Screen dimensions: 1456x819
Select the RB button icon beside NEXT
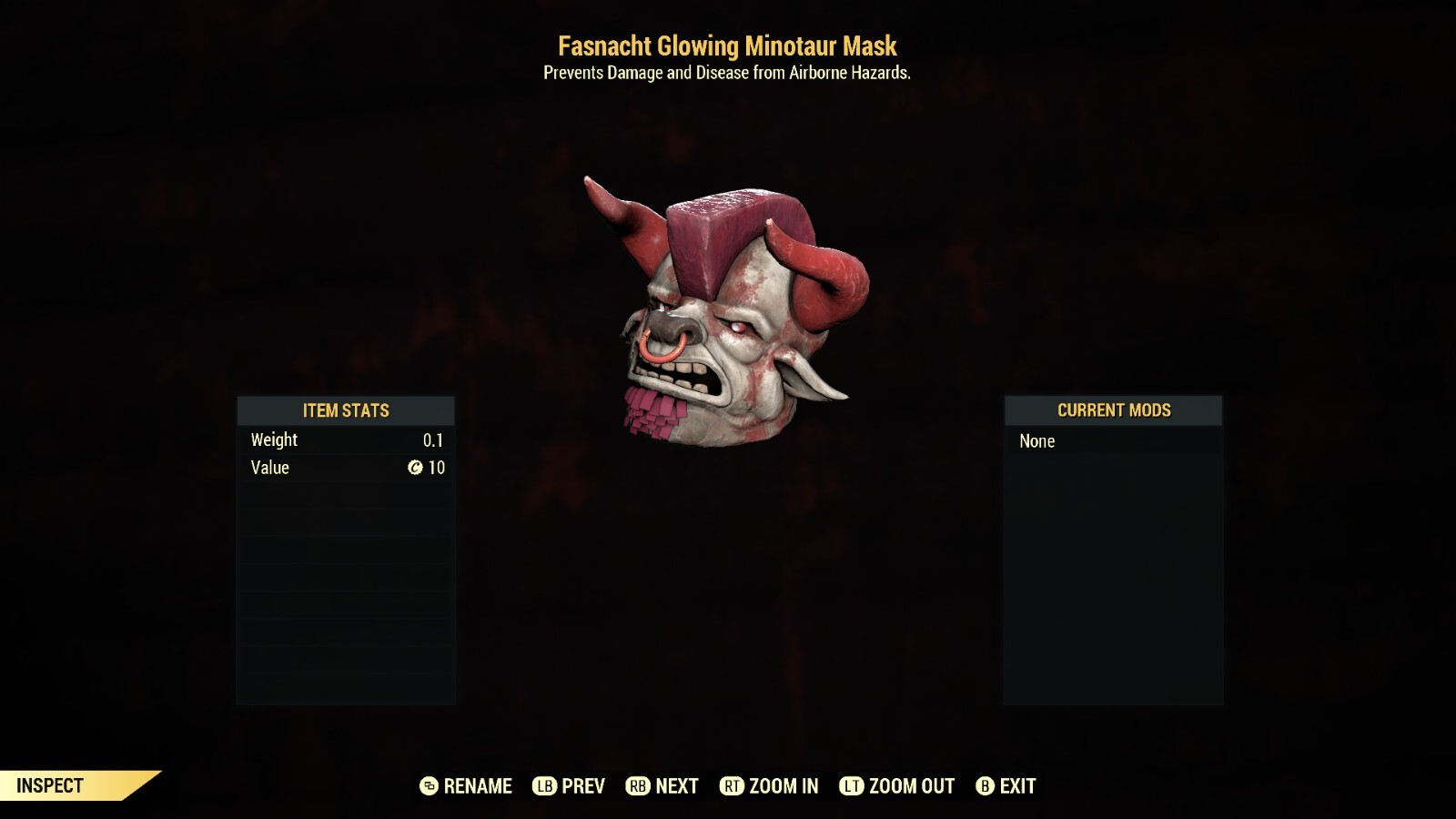[637, 785]
